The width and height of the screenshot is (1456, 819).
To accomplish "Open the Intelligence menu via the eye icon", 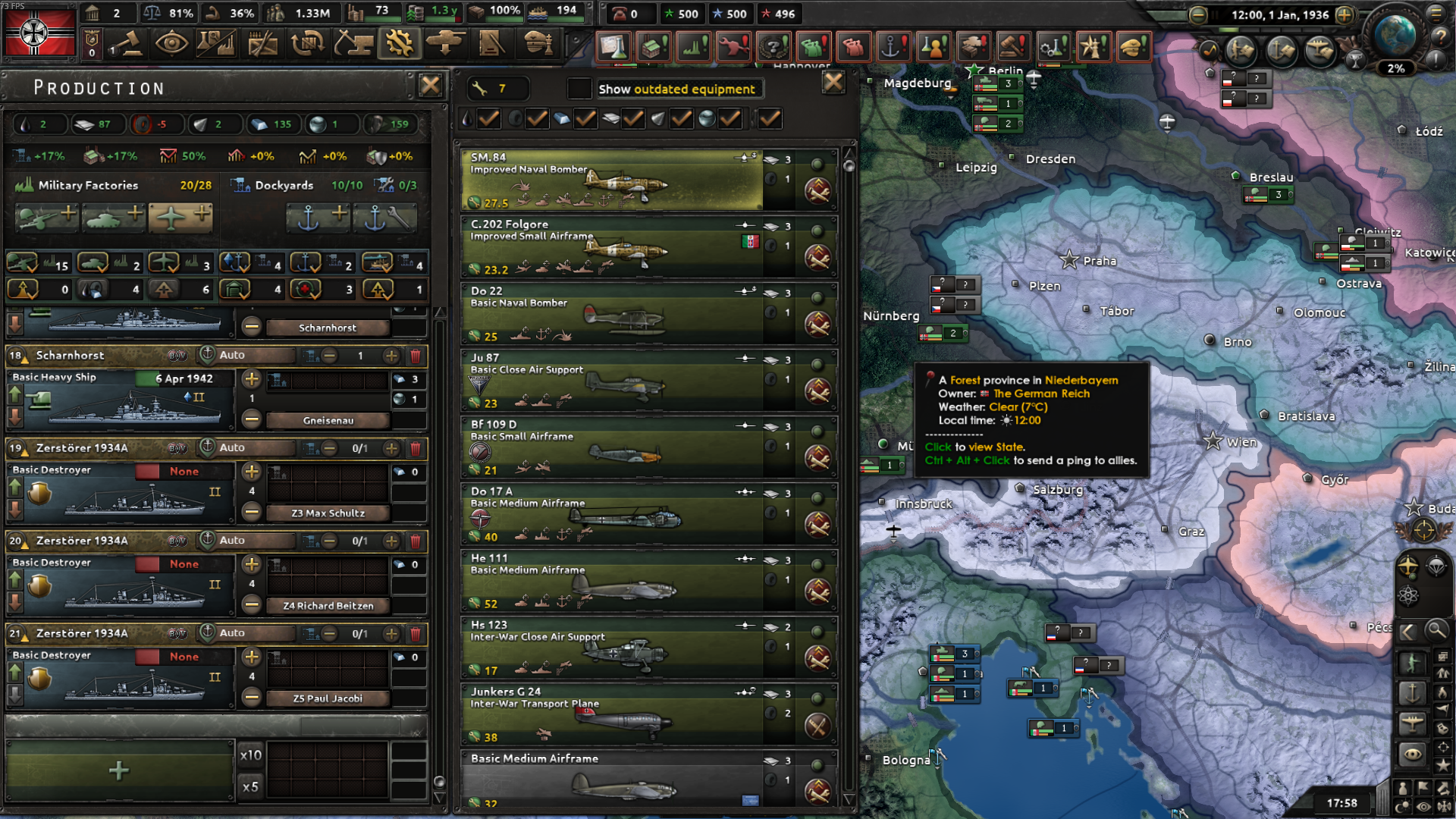I will tap(174, 44).
